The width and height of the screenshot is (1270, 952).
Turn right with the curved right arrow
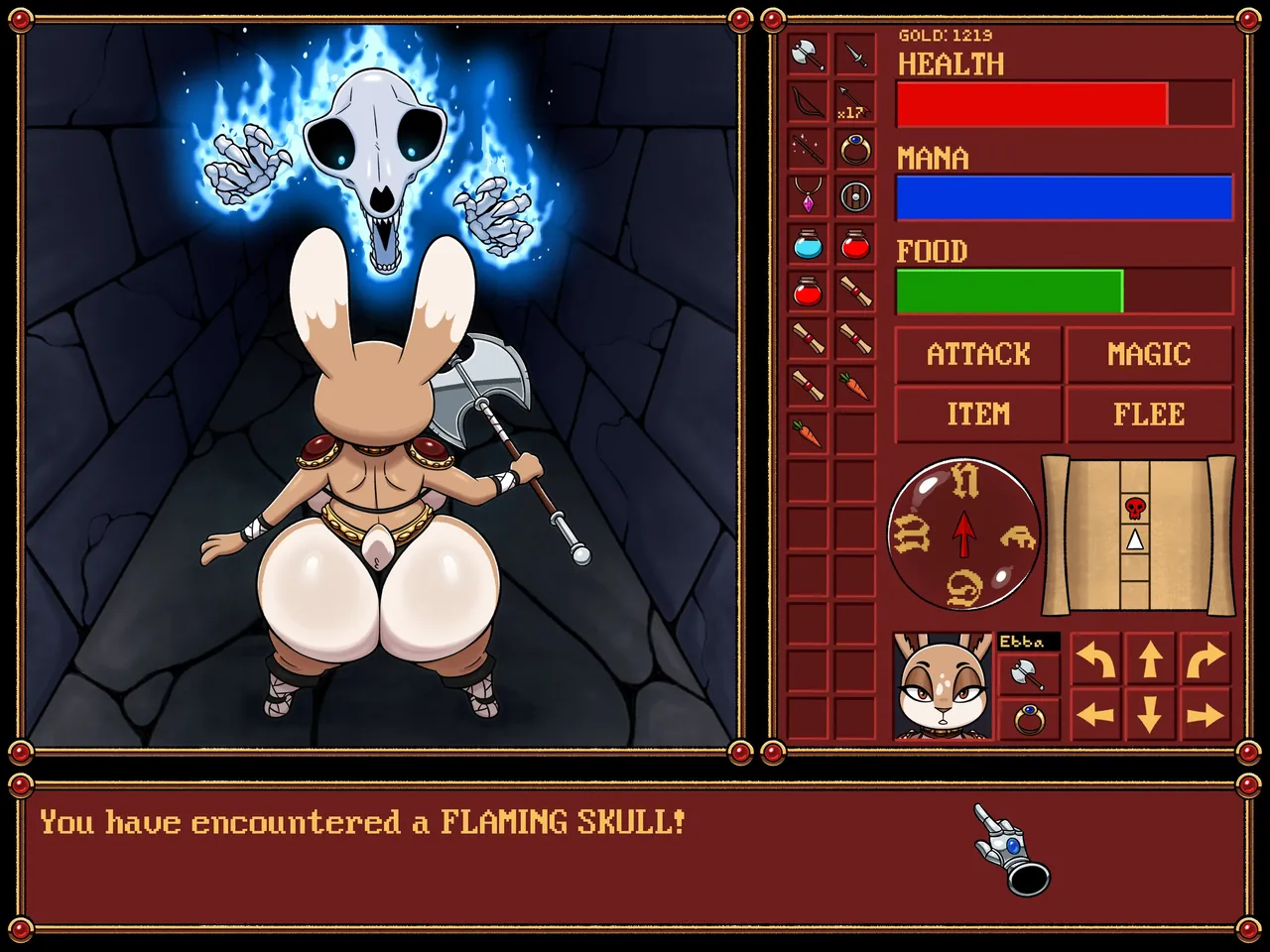tap(1205, 659)
